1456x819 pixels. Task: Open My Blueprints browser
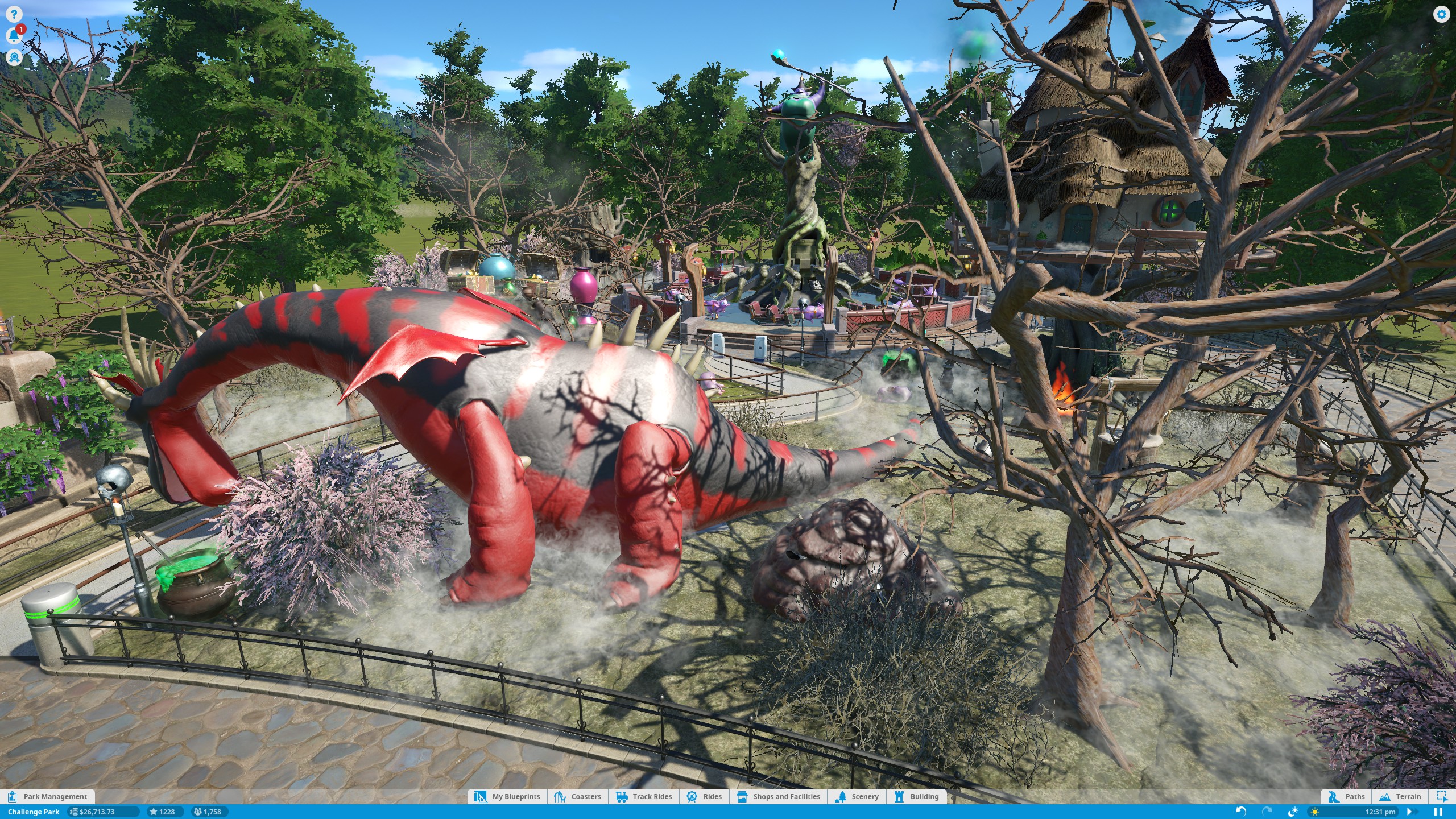click(x=508, y=796)
